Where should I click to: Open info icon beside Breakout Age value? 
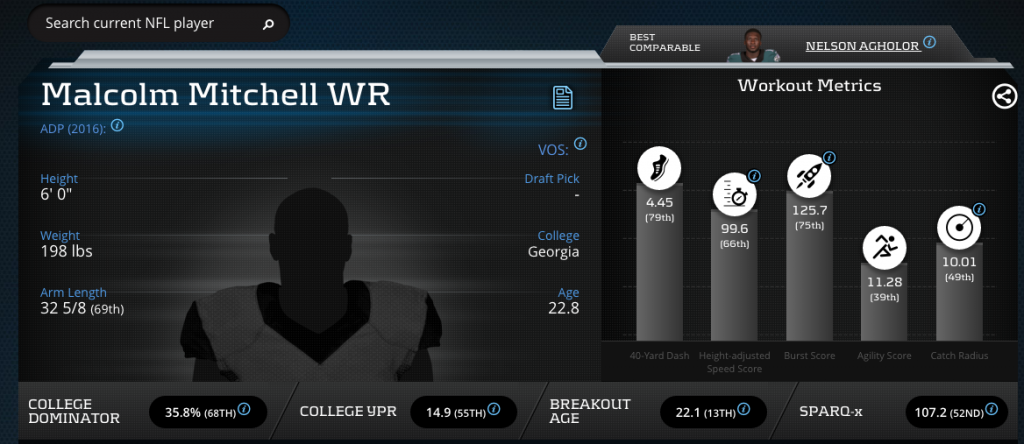click(x=745, y=410)
